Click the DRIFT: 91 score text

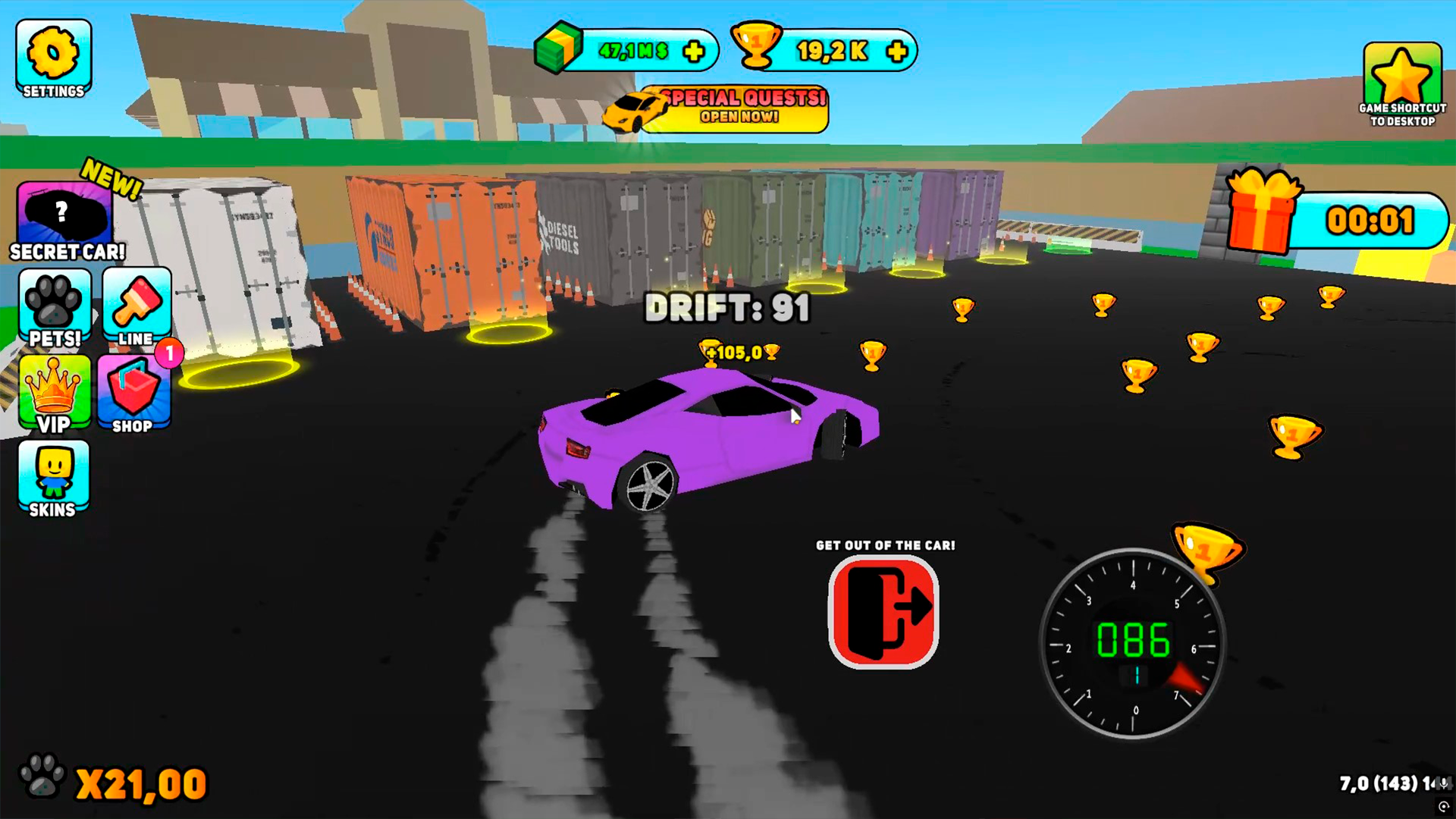pyautogui.click(x=726, y=308)
